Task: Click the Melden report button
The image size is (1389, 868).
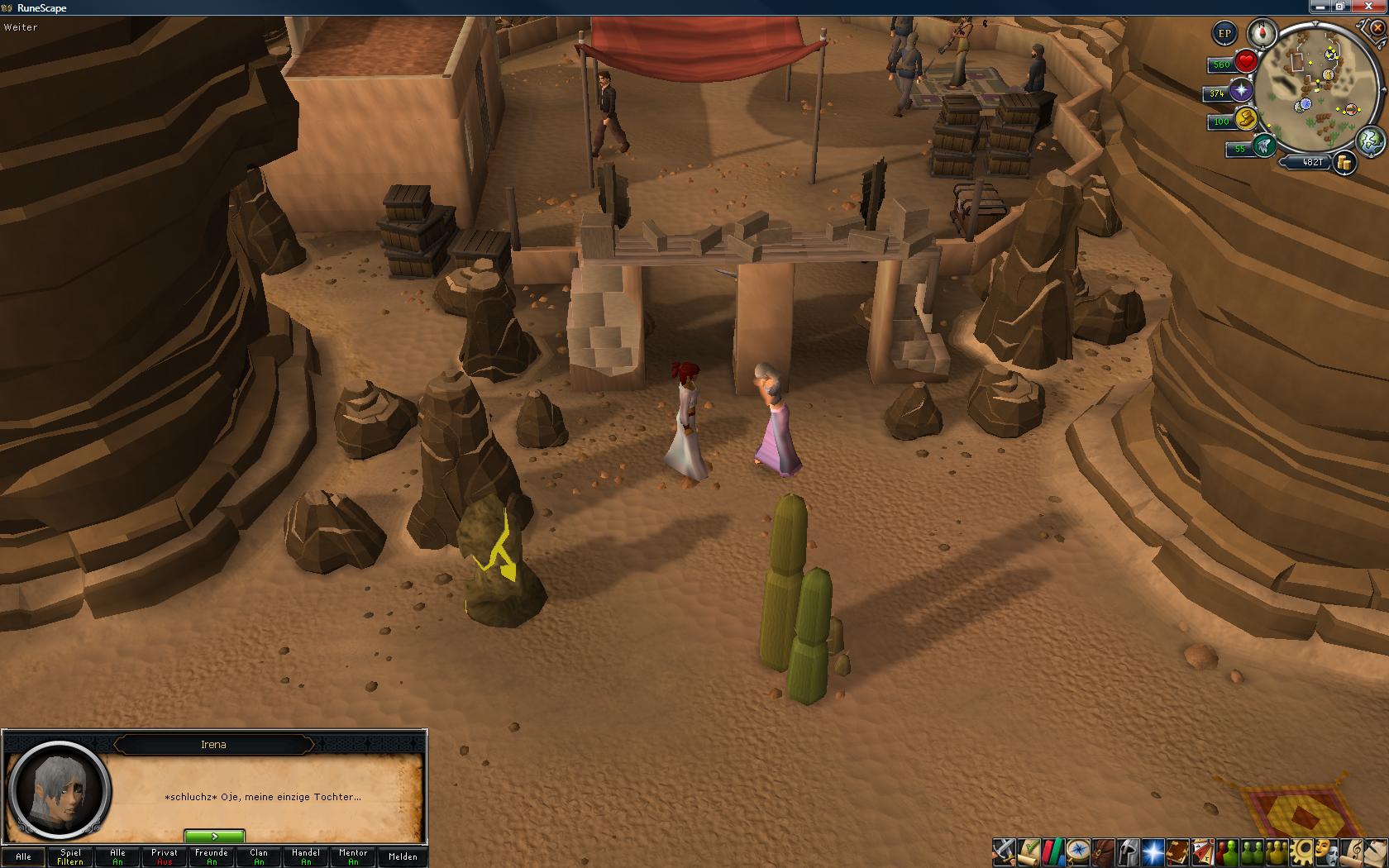Action: [x=403, y=856]
